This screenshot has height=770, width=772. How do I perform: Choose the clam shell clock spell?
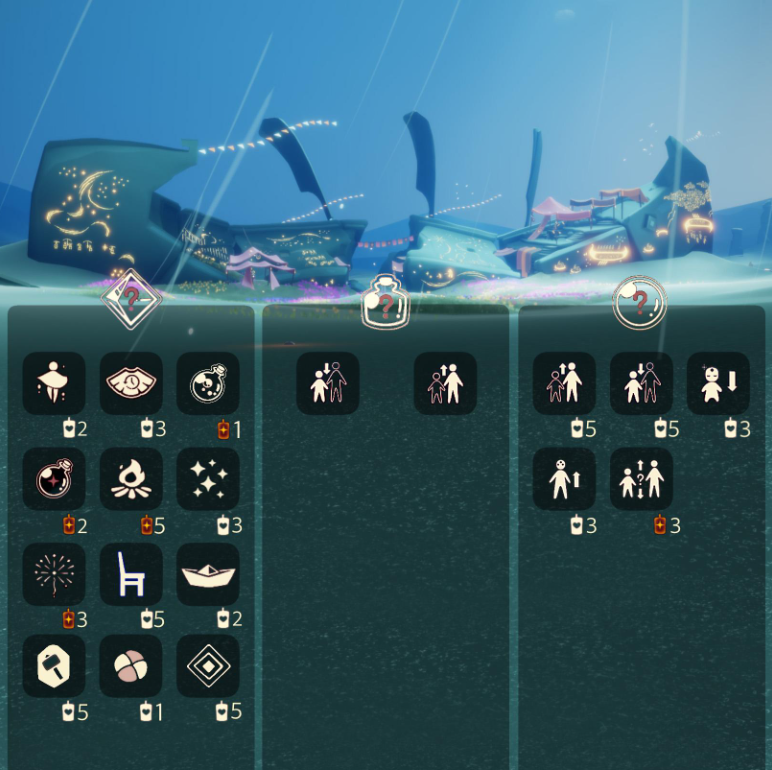[x=131, y=383]
